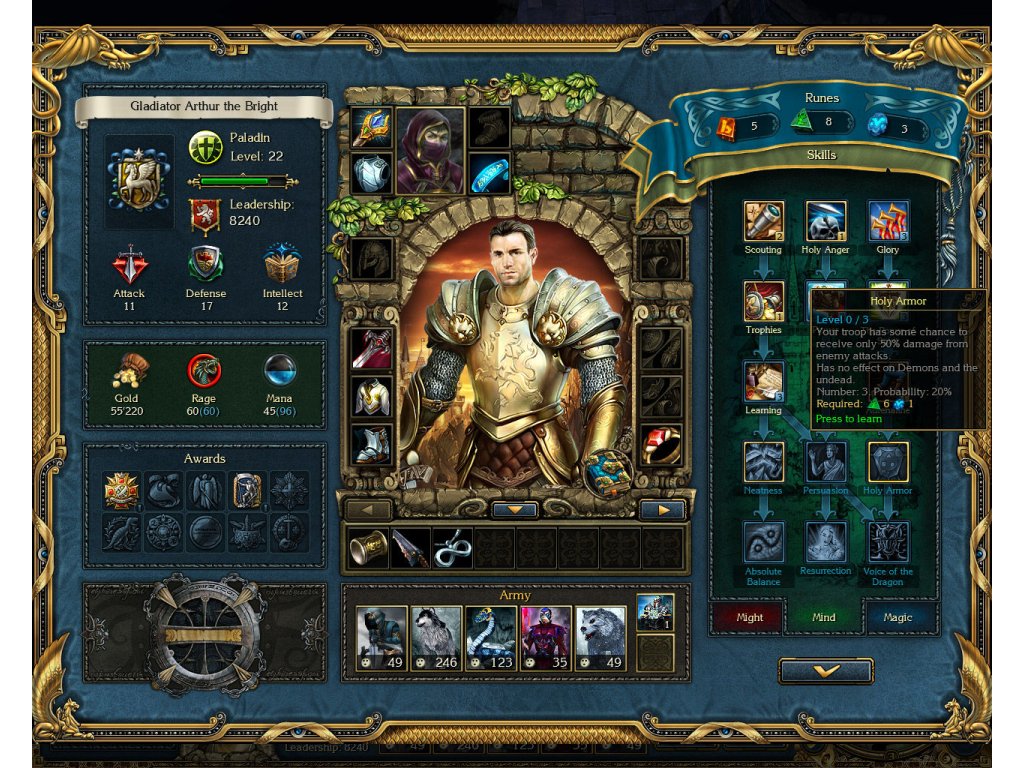Switch to the Might skills tab
The height and width of the screenshot is (768, 1024).
coord(750,617)
